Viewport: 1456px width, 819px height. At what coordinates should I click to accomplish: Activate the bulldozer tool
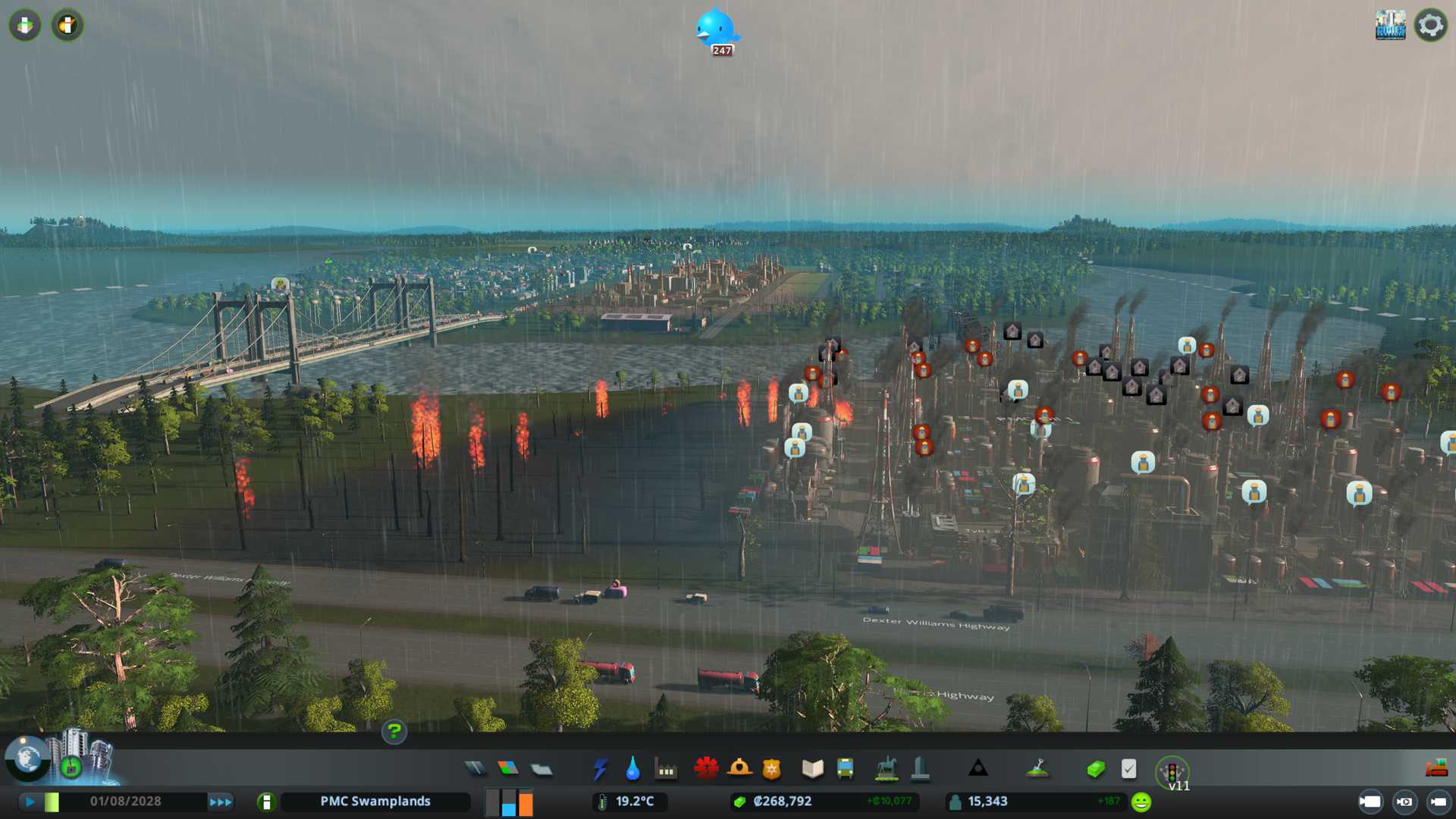pos(1436,769)
